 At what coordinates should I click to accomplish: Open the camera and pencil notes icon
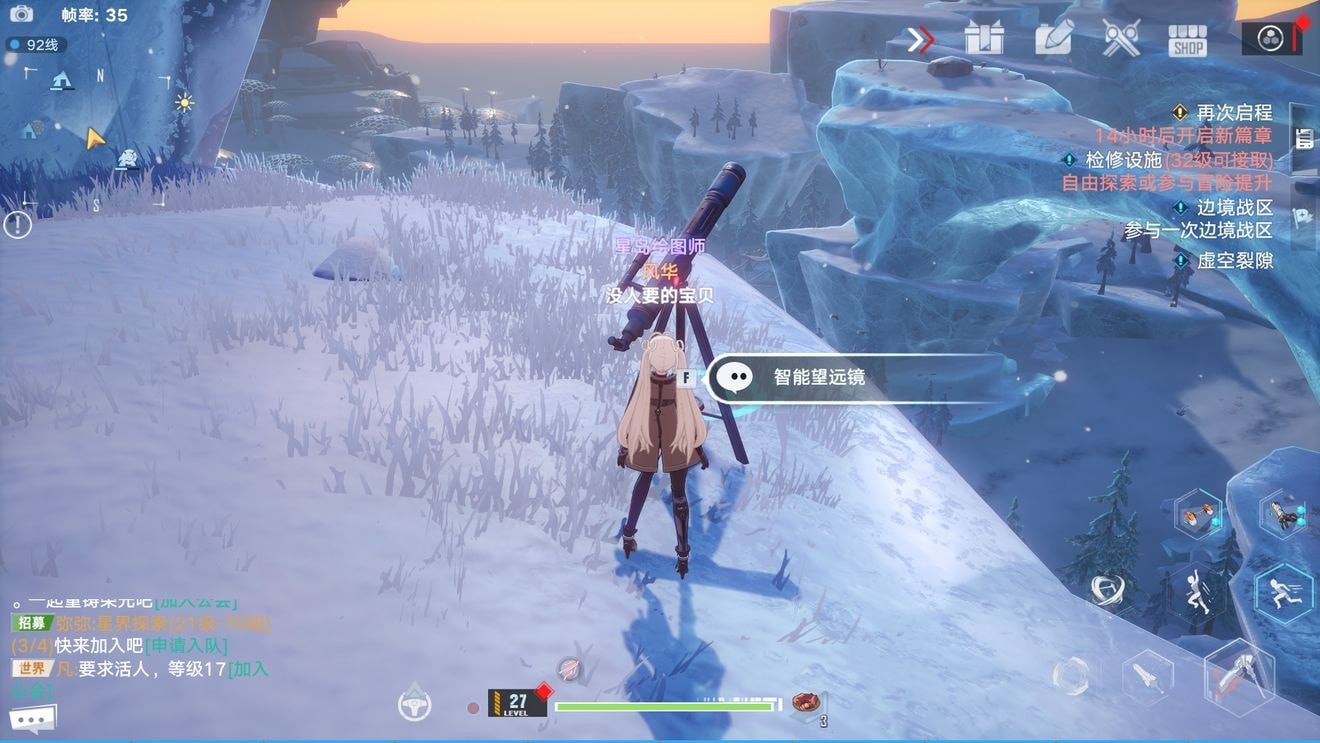(x=1053, y=39)
